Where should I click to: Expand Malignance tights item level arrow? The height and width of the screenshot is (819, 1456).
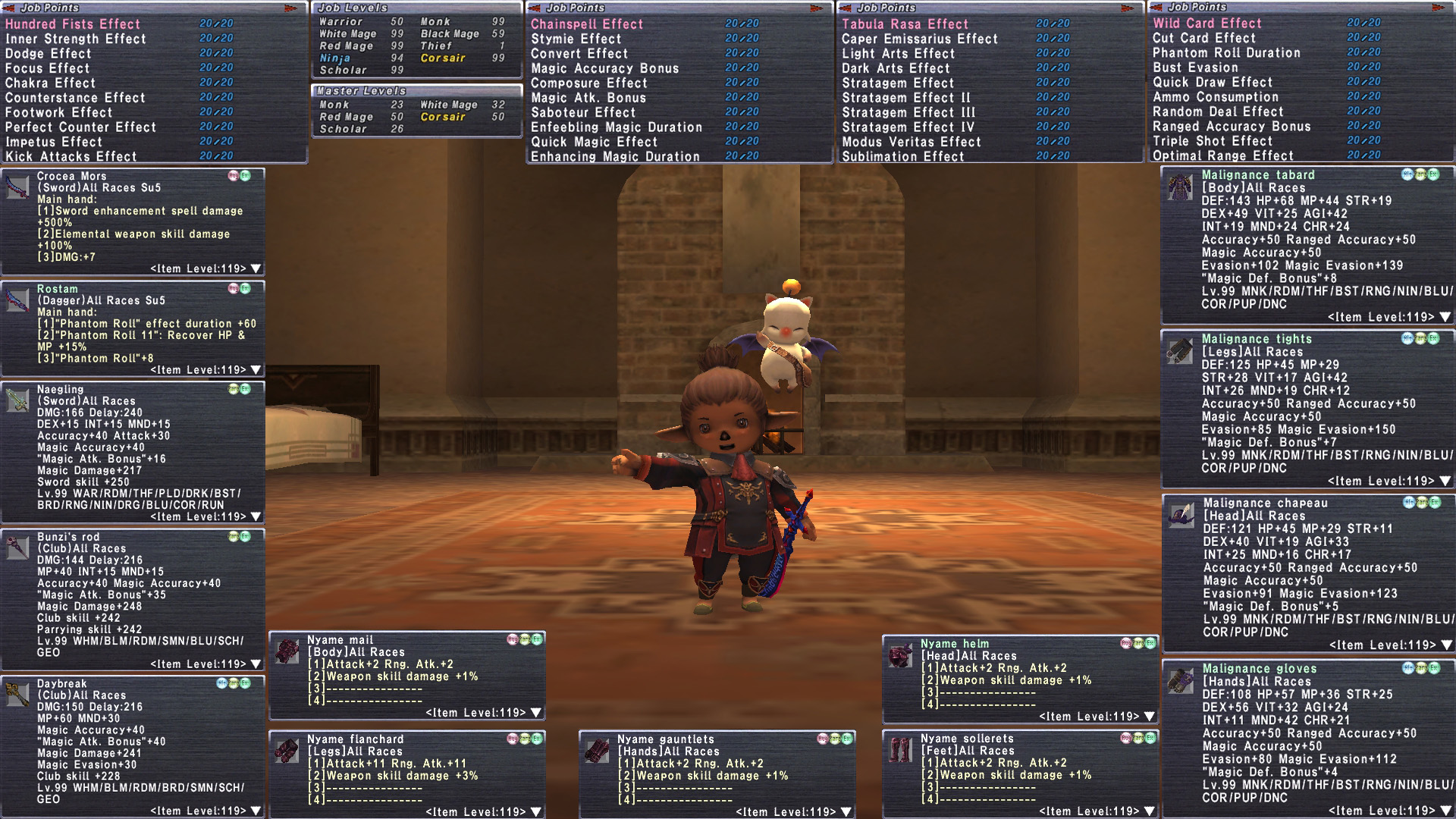[1445, 481]
